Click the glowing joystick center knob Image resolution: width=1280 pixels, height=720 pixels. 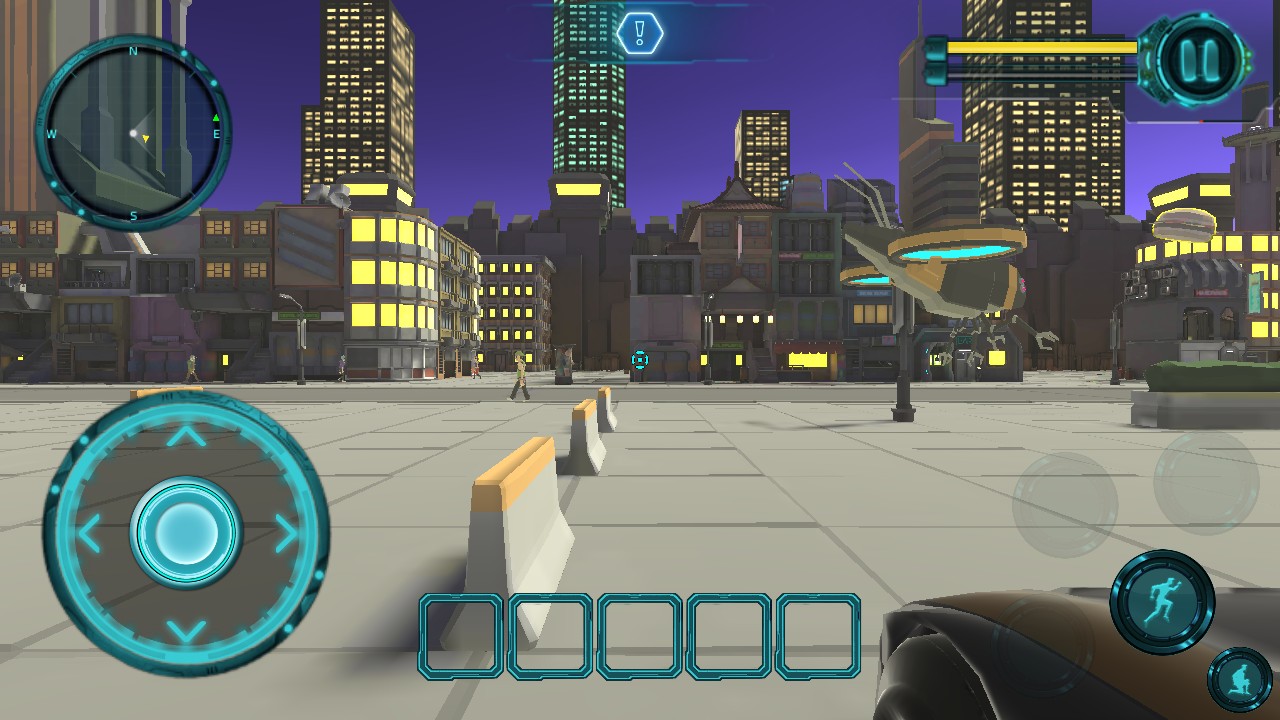(x=185, y=530)
